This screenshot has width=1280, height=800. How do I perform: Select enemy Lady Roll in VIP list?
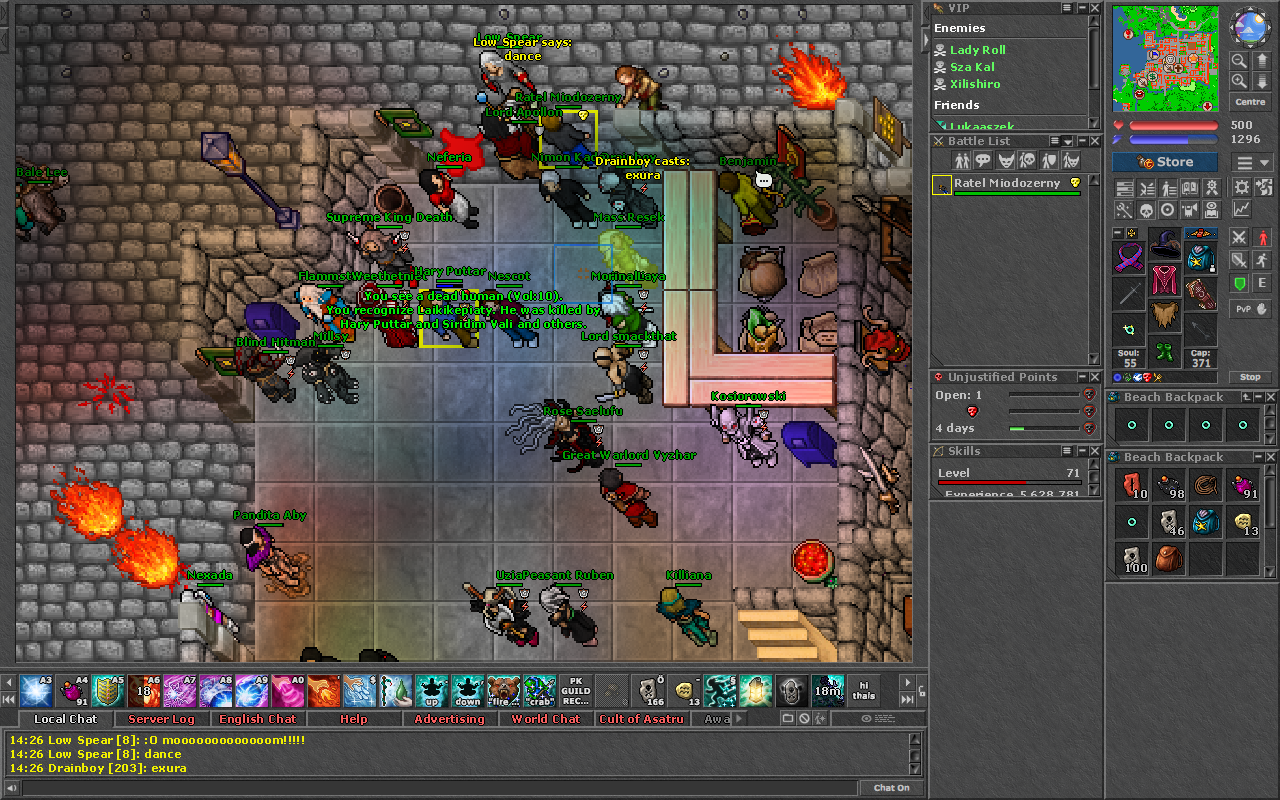(977, 50)
